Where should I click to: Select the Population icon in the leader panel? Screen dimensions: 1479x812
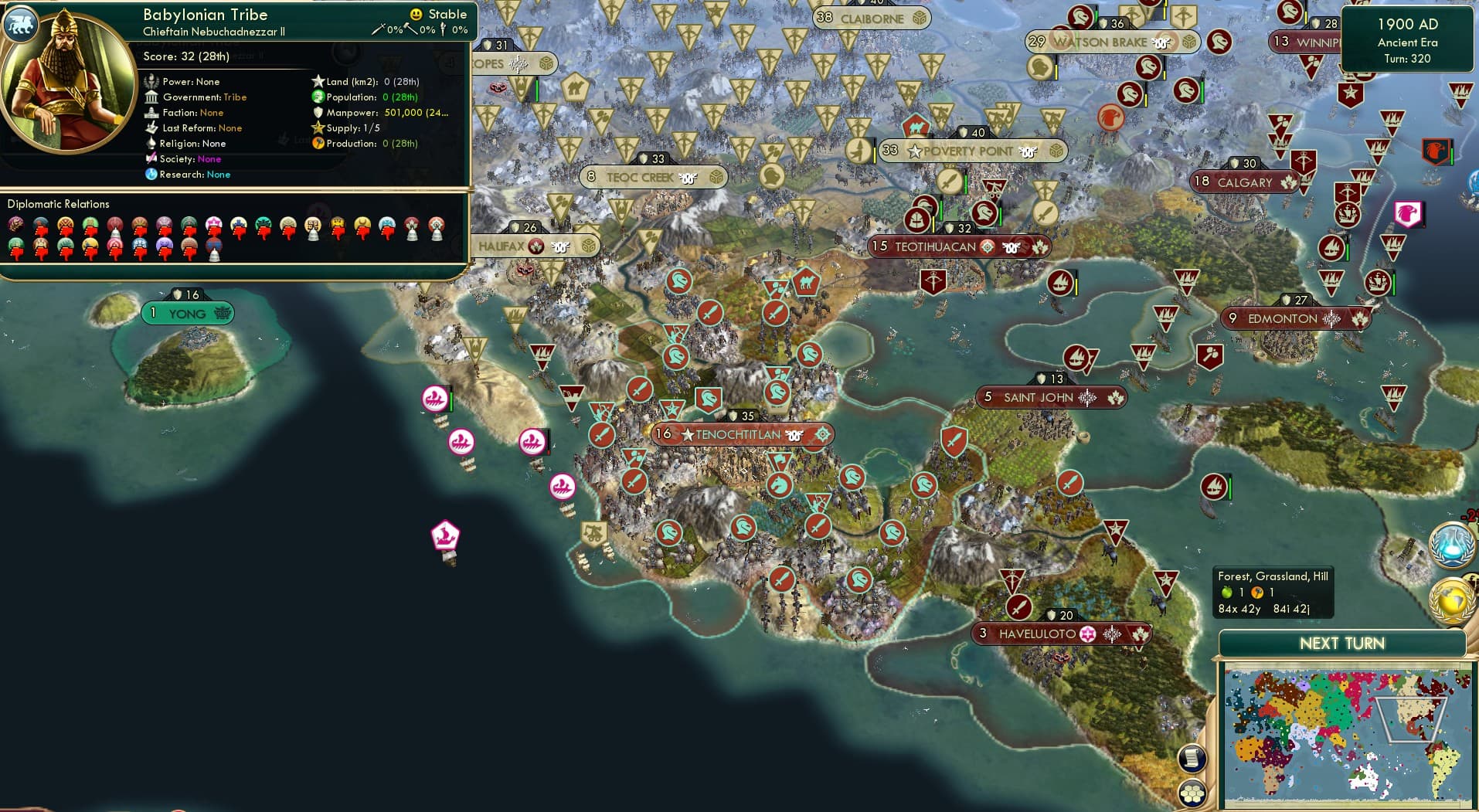click(x=317, y=97)
